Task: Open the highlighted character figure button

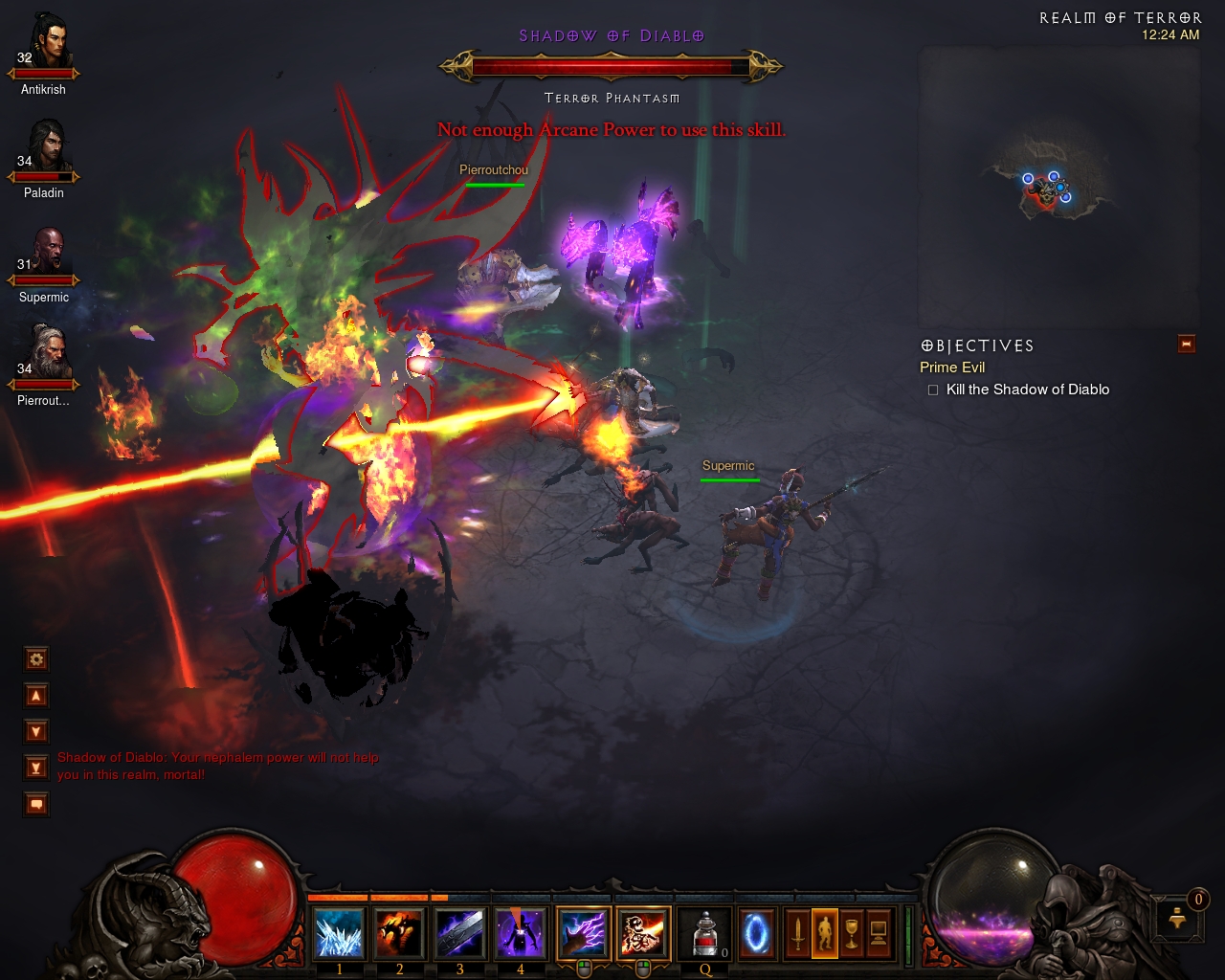Action: click(x=825, y=933)
